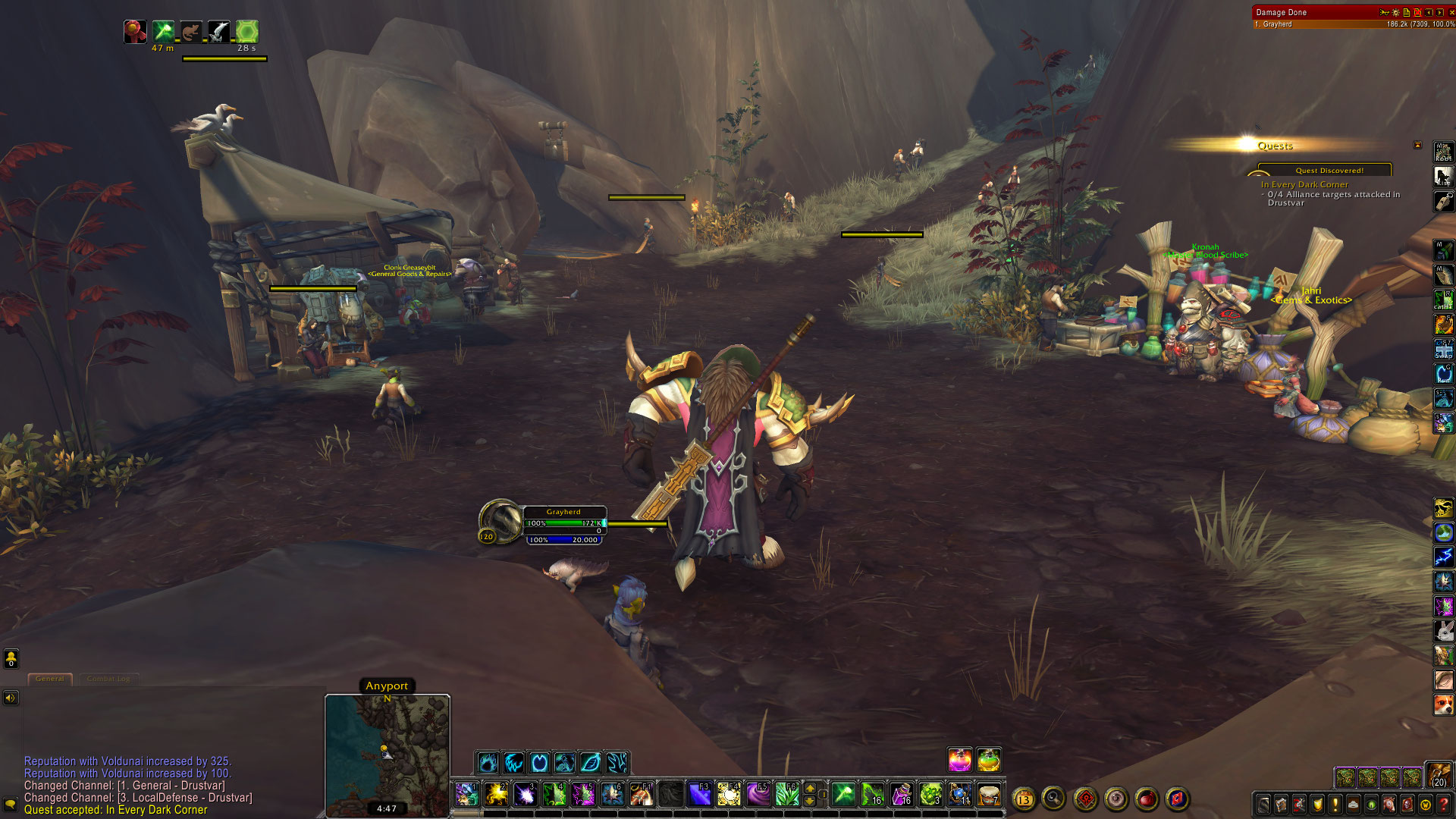The width and height of the screenshot is (1456, 819).
Task: Open the main backpack with 20 slots
Action: pyautogui.click(x=1439, y=774)
